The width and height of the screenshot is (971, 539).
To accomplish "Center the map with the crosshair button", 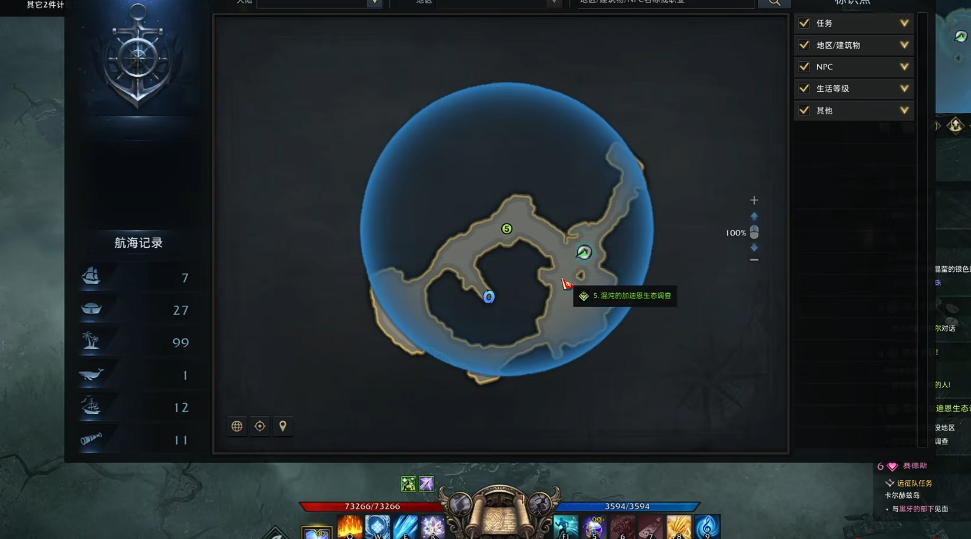I will point(260,426).
